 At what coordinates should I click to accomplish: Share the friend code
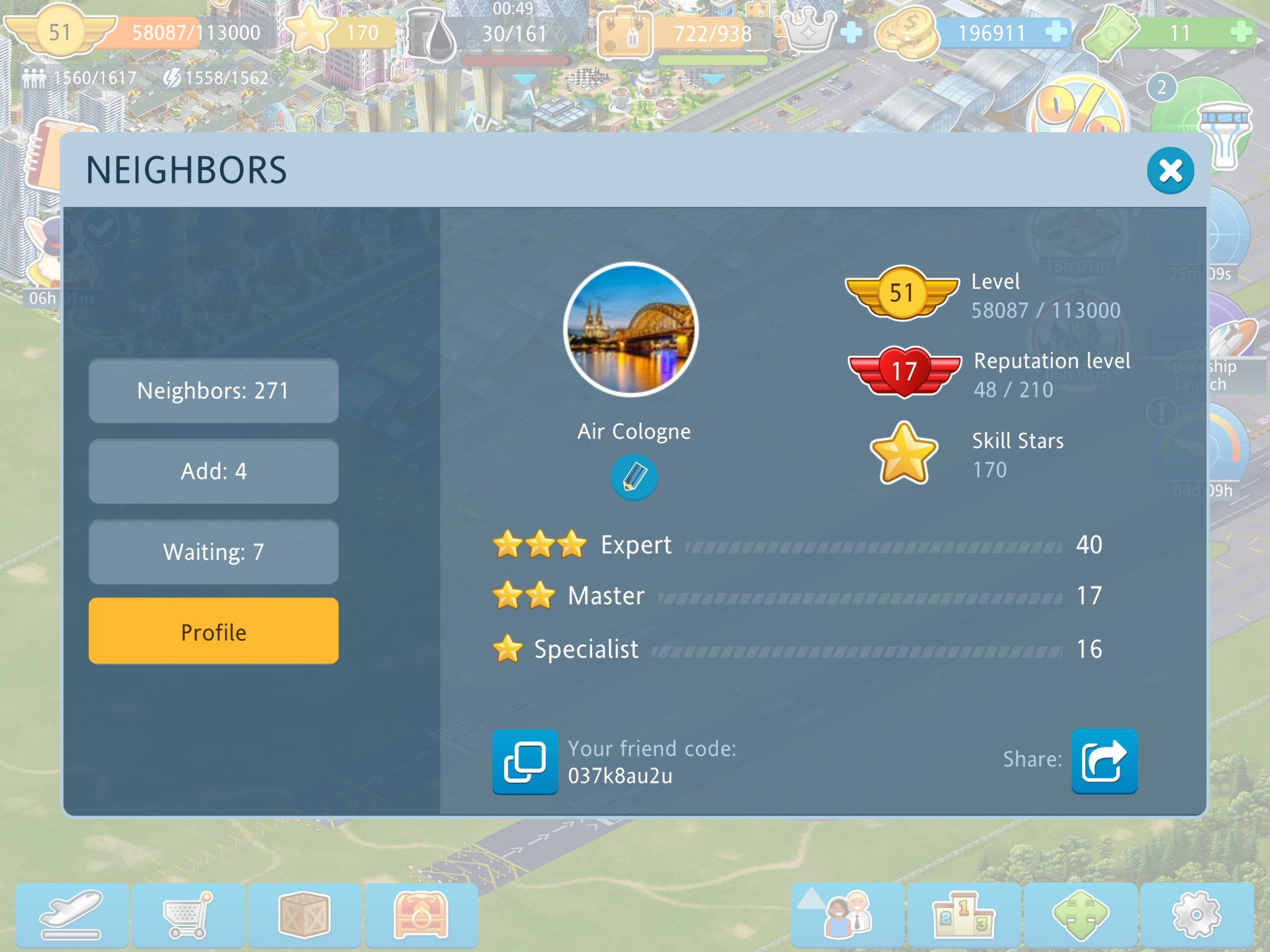pyautogui.click(x=1104, y=761)
